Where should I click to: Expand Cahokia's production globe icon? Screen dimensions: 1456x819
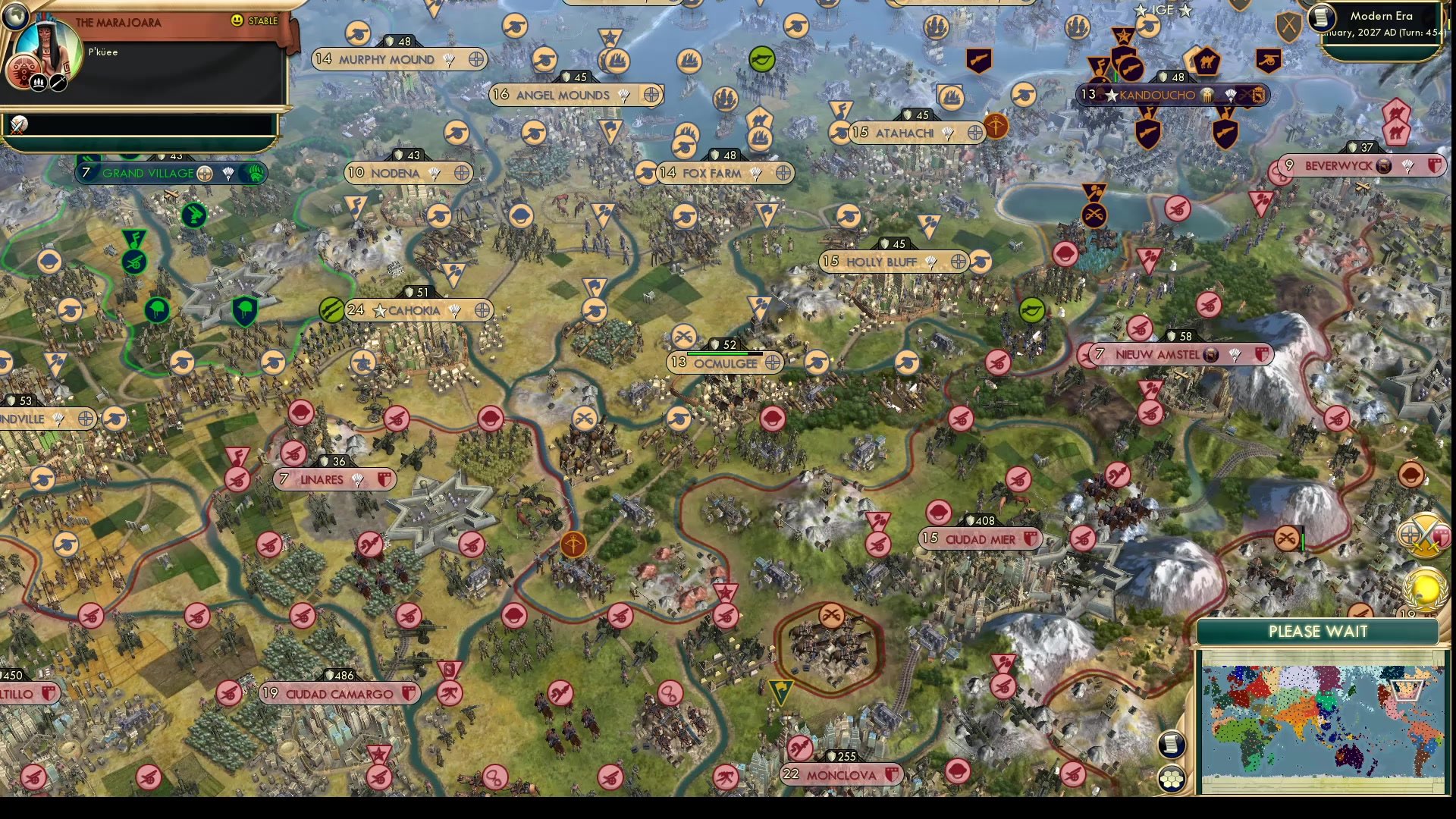click(479, 310)
